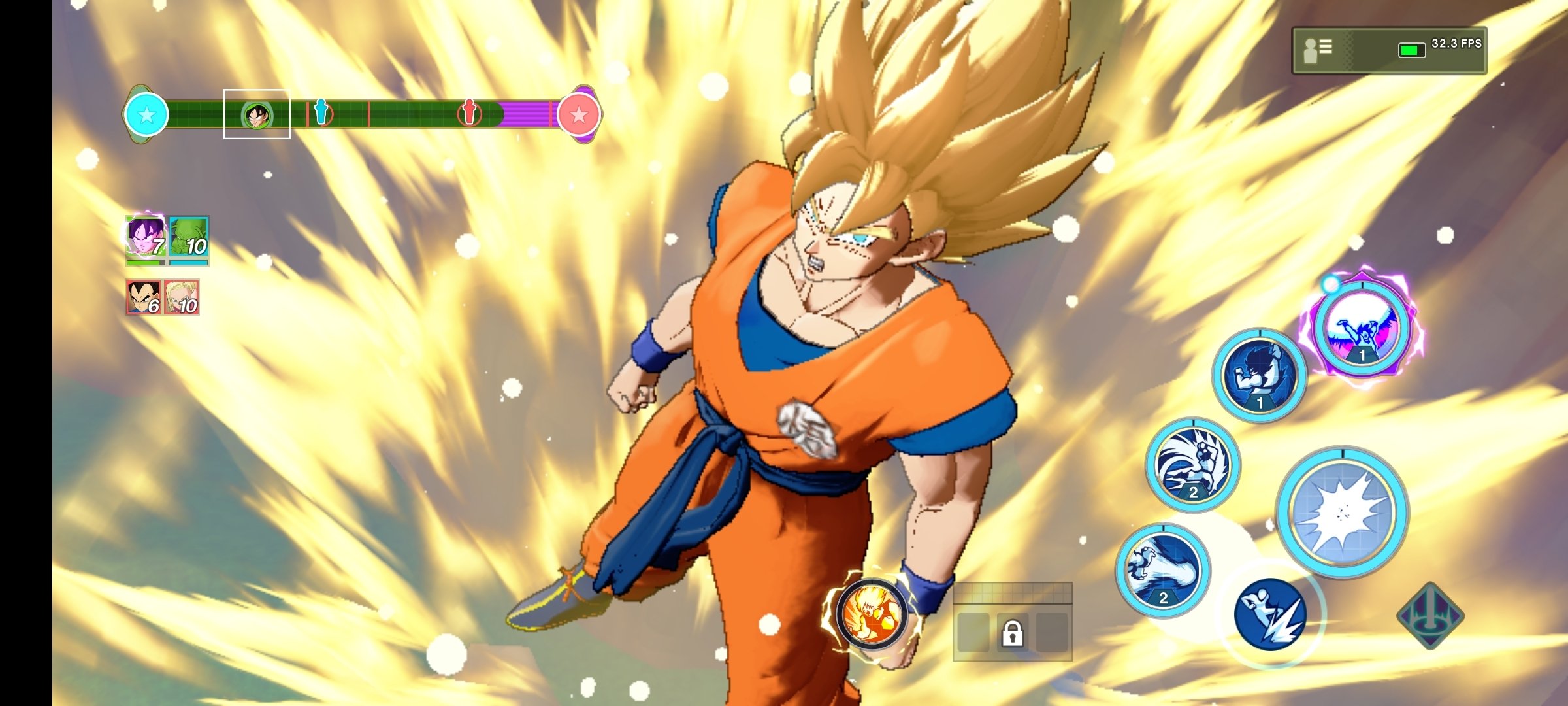This screenshot has width=1568, height=706.
Task: Click the blue star base marker
Action: click(146, 115)
